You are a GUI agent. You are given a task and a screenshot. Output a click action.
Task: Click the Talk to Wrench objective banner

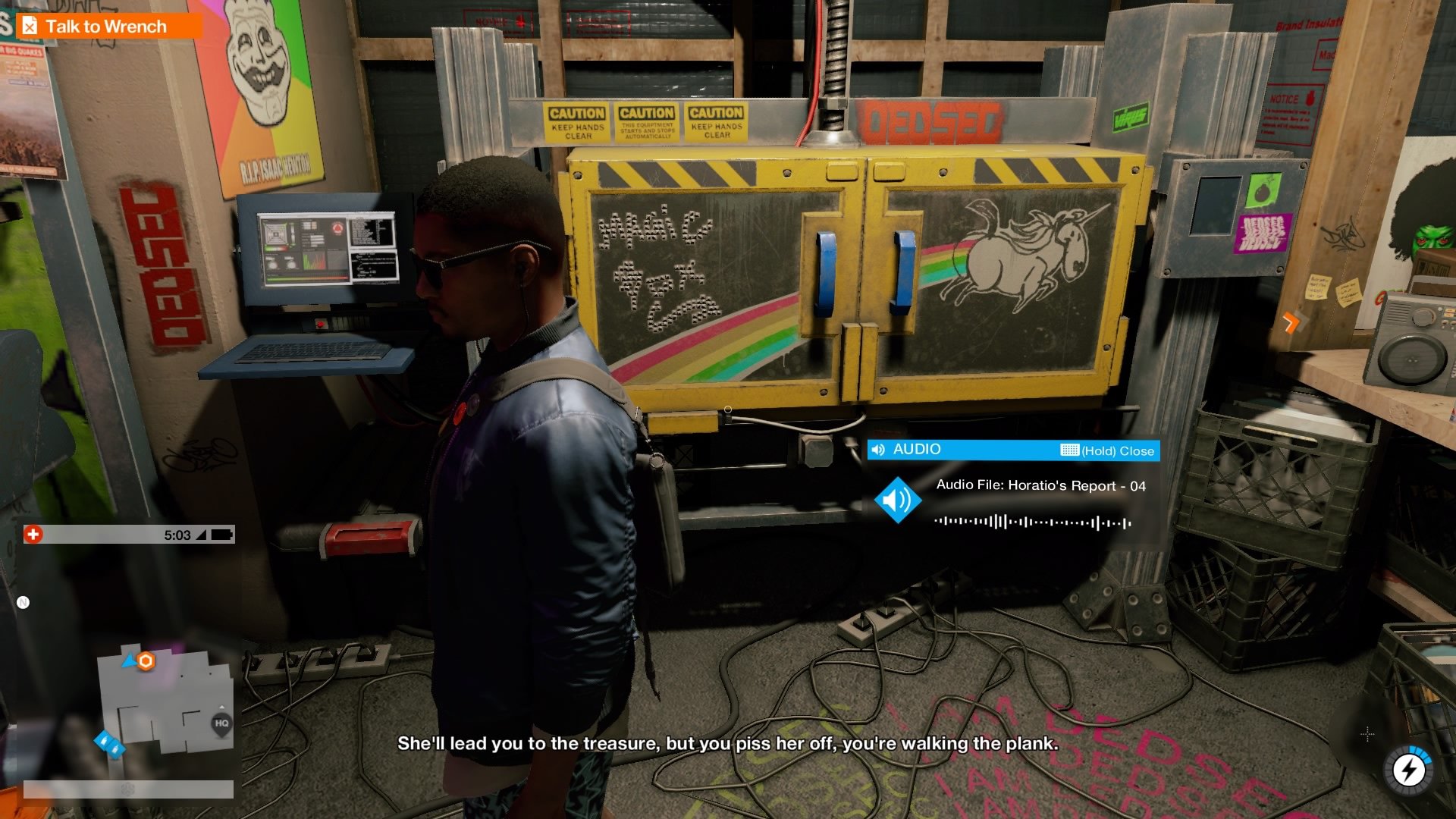pos(106,26)
